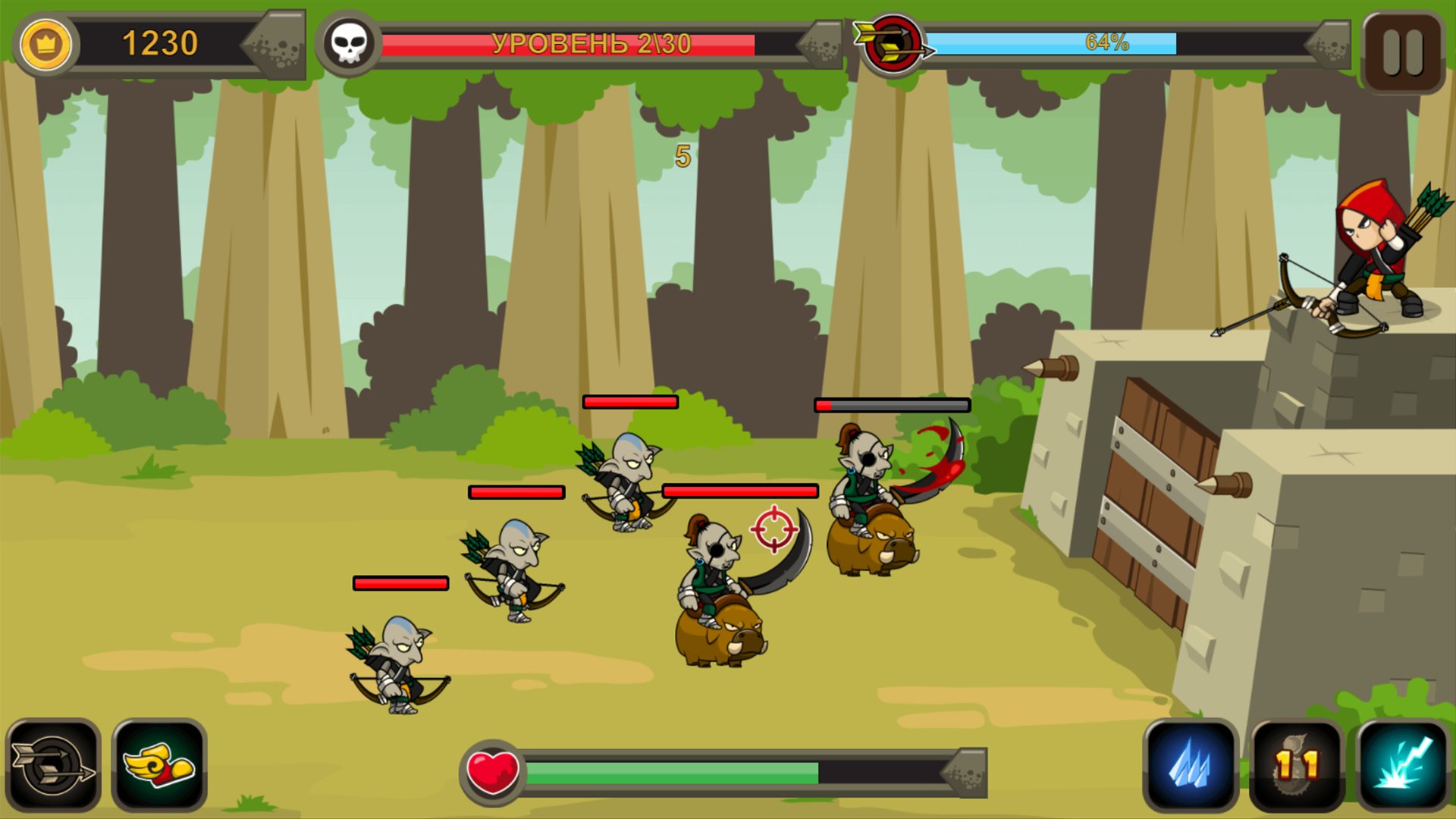Image resolution: width=1456 pixels, height=819 pixels.
Task: Unleash the lightning strike ability
Action: pyautogui.click(x=1401, y=770)
